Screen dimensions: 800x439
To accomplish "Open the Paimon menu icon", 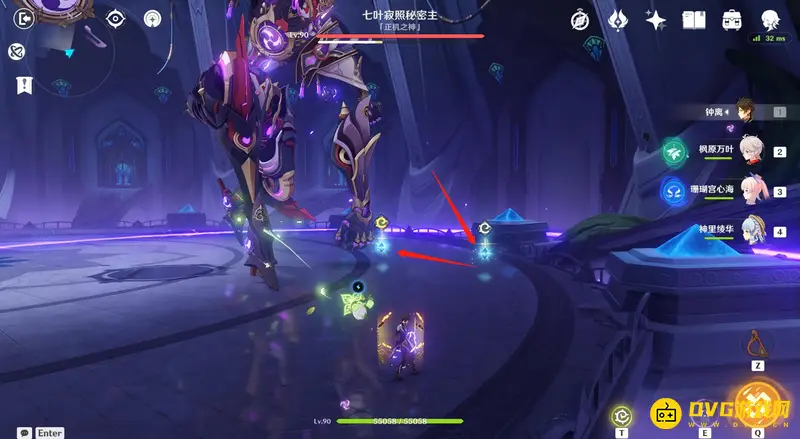I will 16,51.
